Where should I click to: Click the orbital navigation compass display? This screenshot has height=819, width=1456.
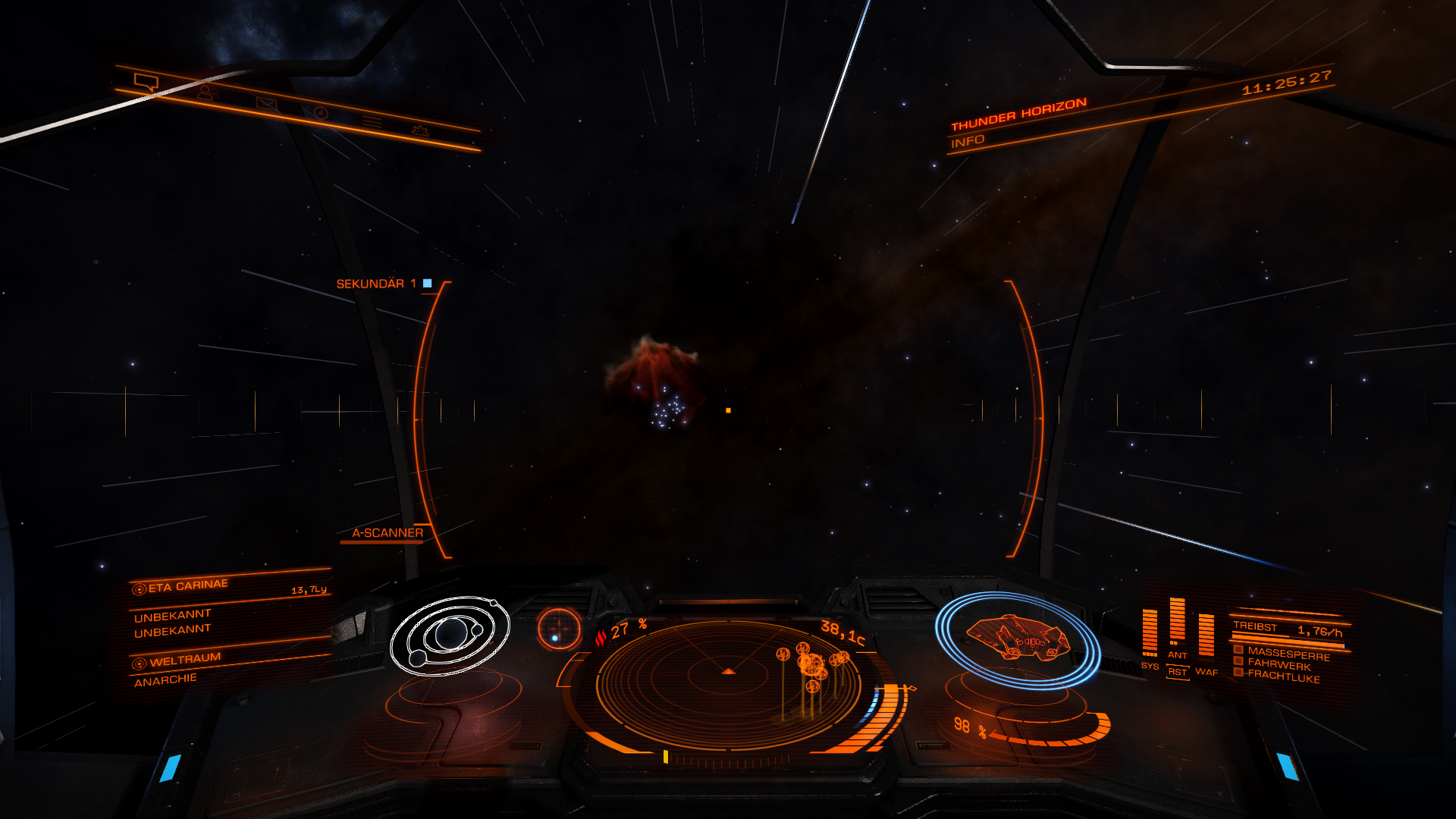[449, 635]
